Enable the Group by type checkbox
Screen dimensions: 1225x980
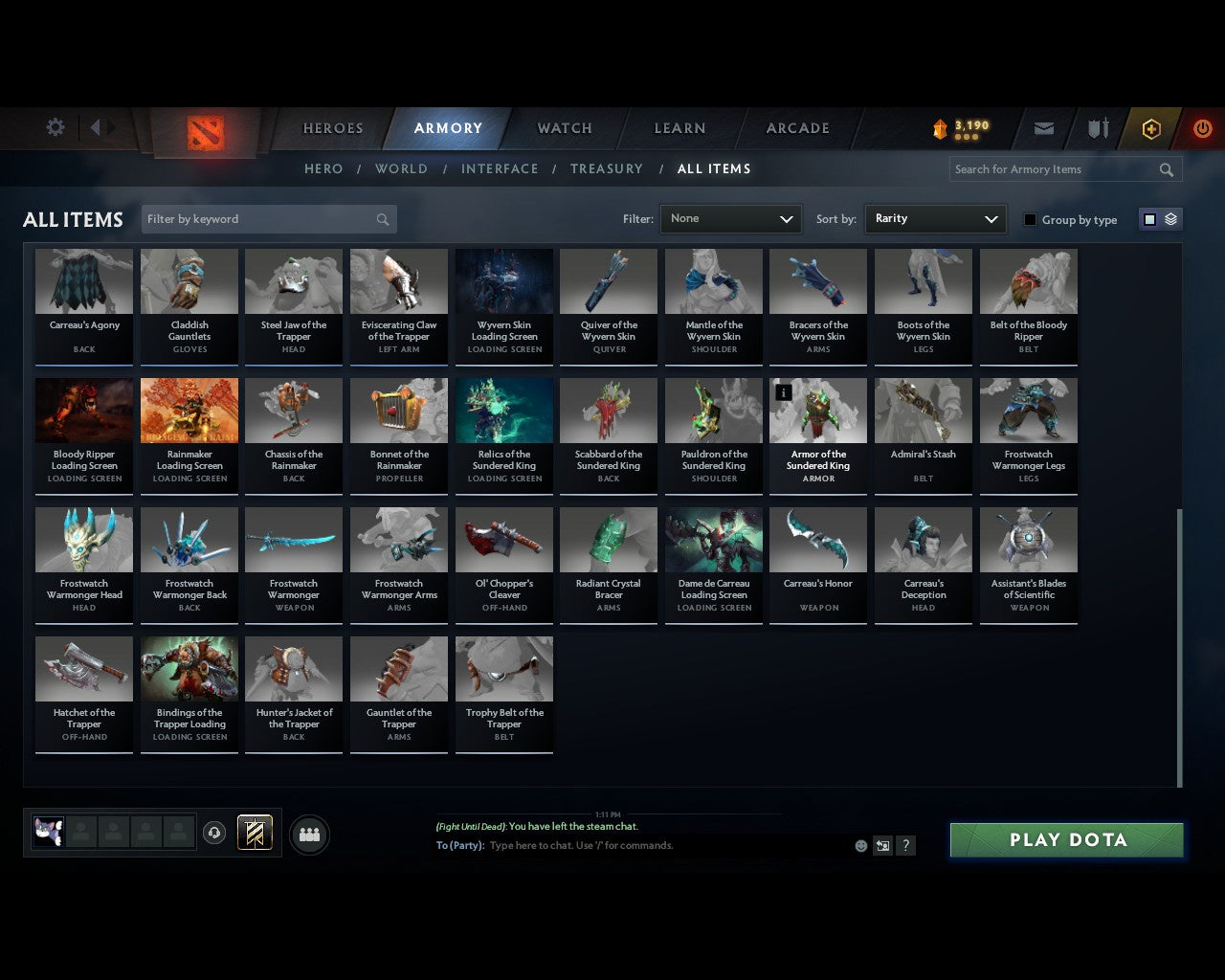[1030, 219]
